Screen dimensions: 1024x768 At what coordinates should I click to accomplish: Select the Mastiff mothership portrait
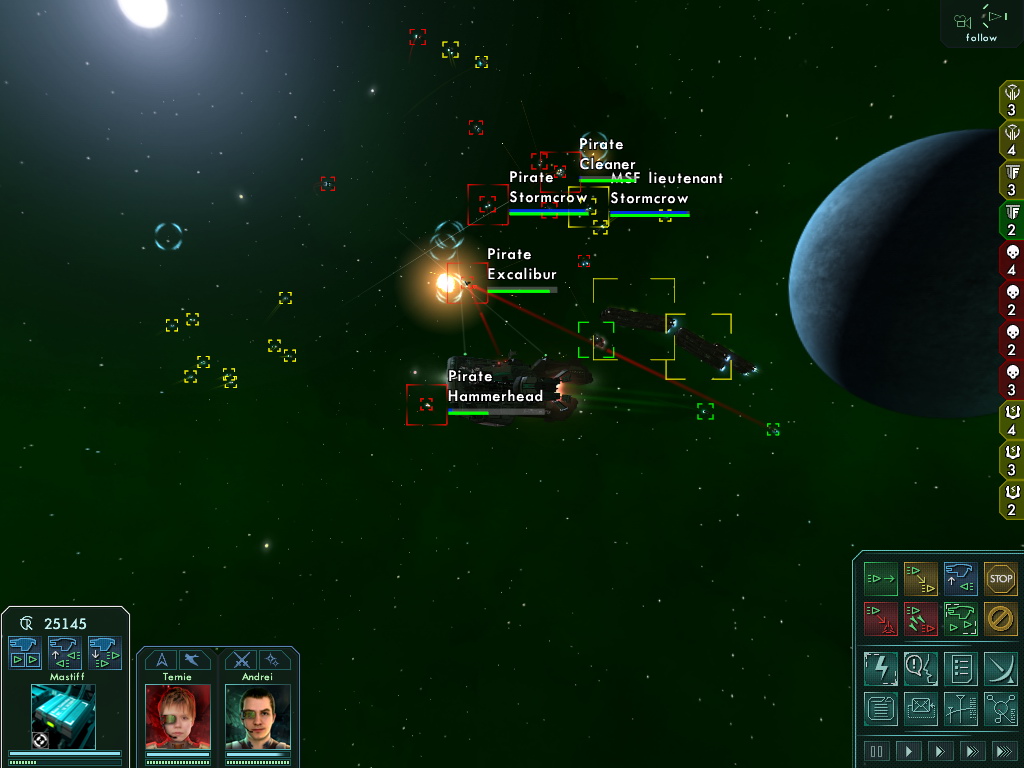63,716
